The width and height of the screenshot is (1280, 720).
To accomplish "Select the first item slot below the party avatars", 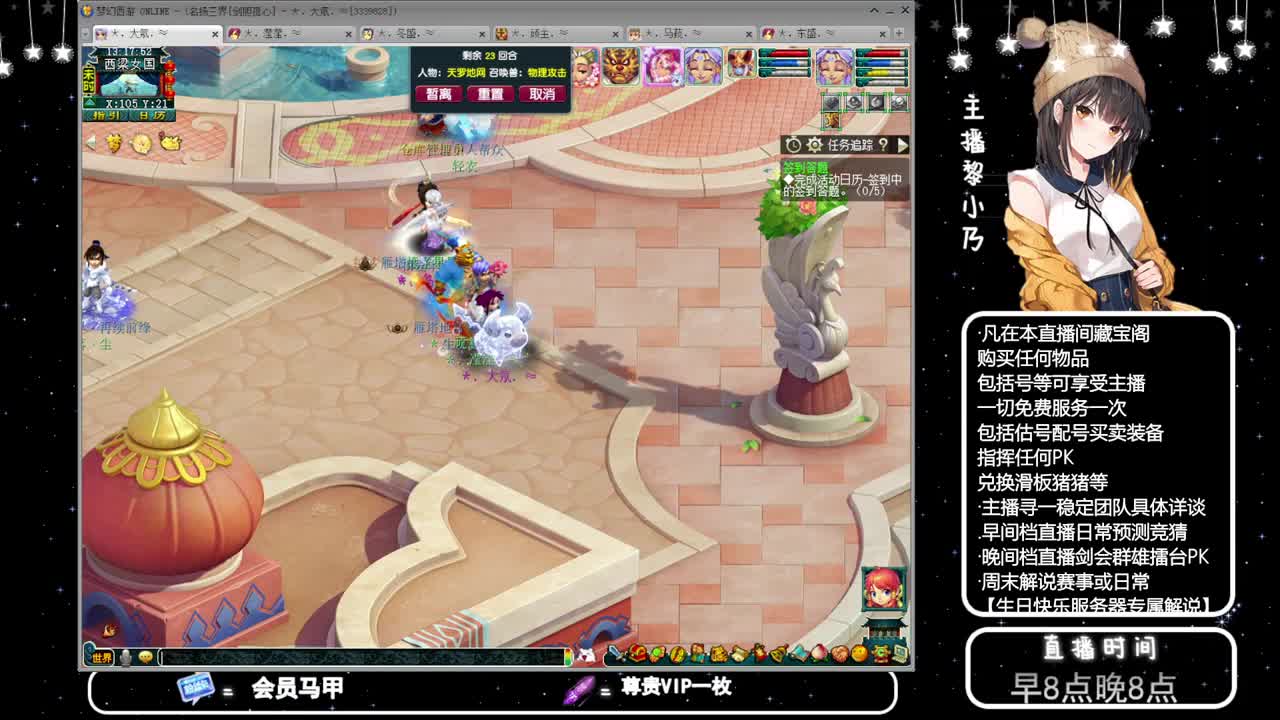I will [x=831, y=102].
